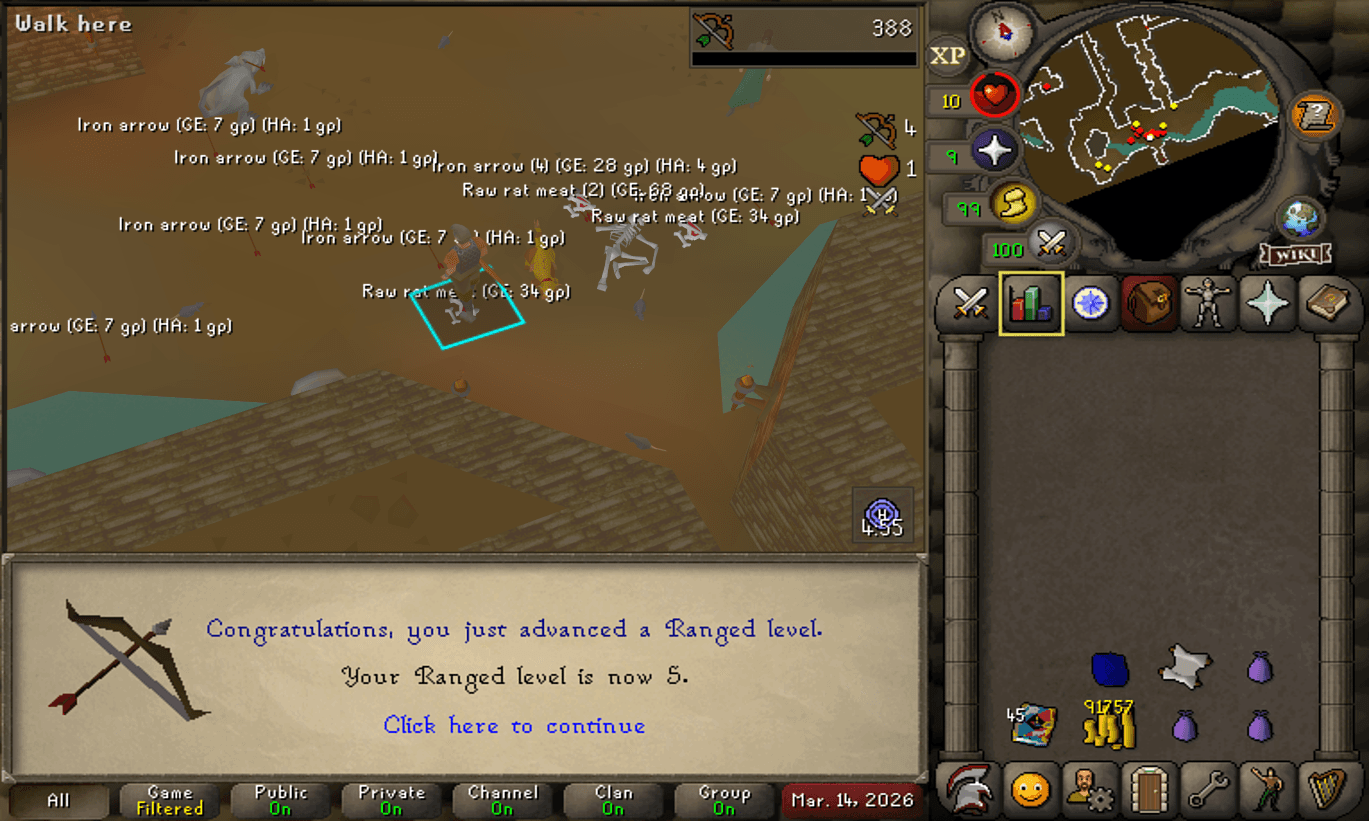This screenshot has height=821, width=1369.
Task: Open the Inventory backpack tab
Action: tap(1148, 304)
